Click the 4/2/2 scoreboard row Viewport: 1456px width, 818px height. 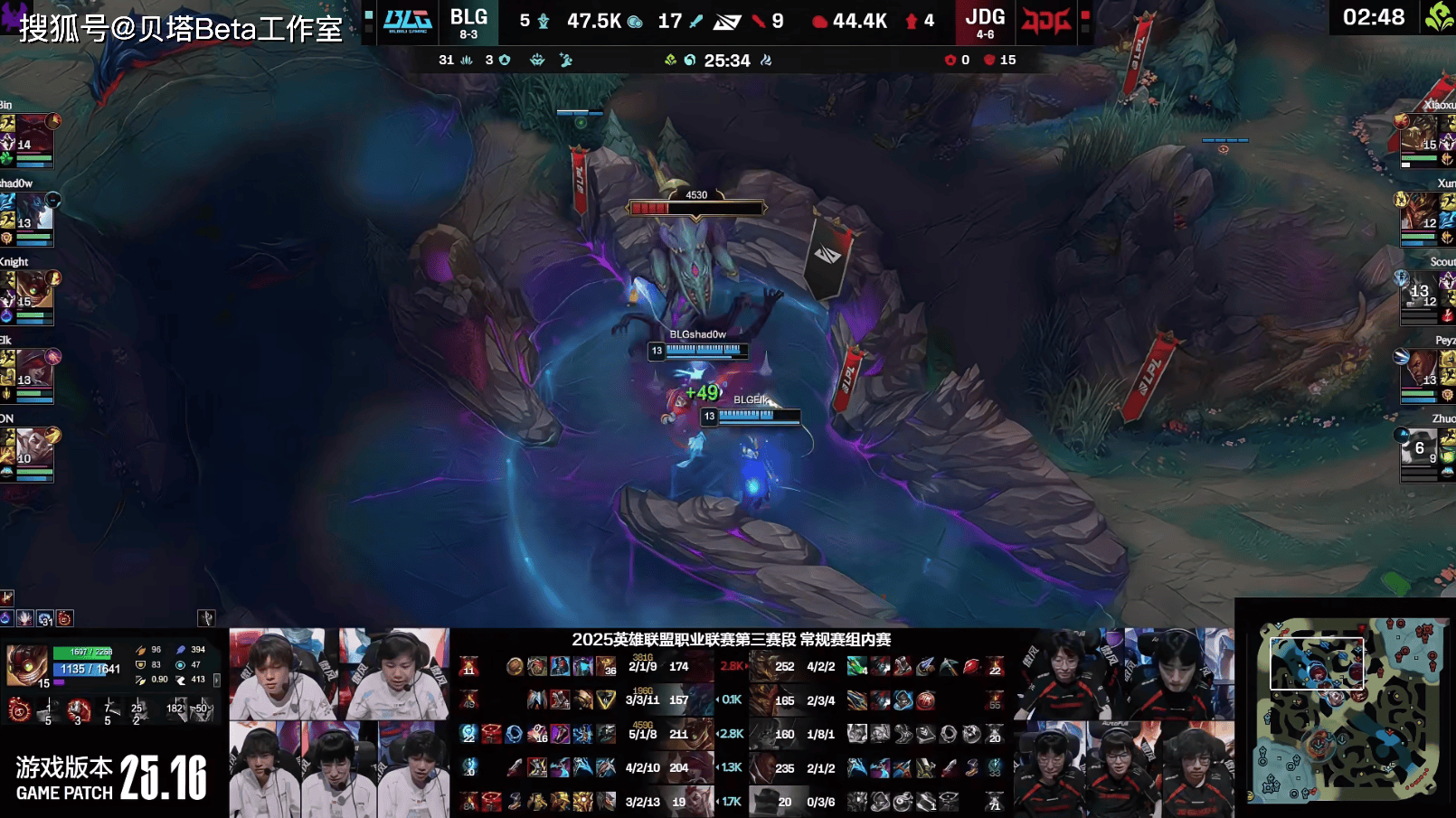820,667
